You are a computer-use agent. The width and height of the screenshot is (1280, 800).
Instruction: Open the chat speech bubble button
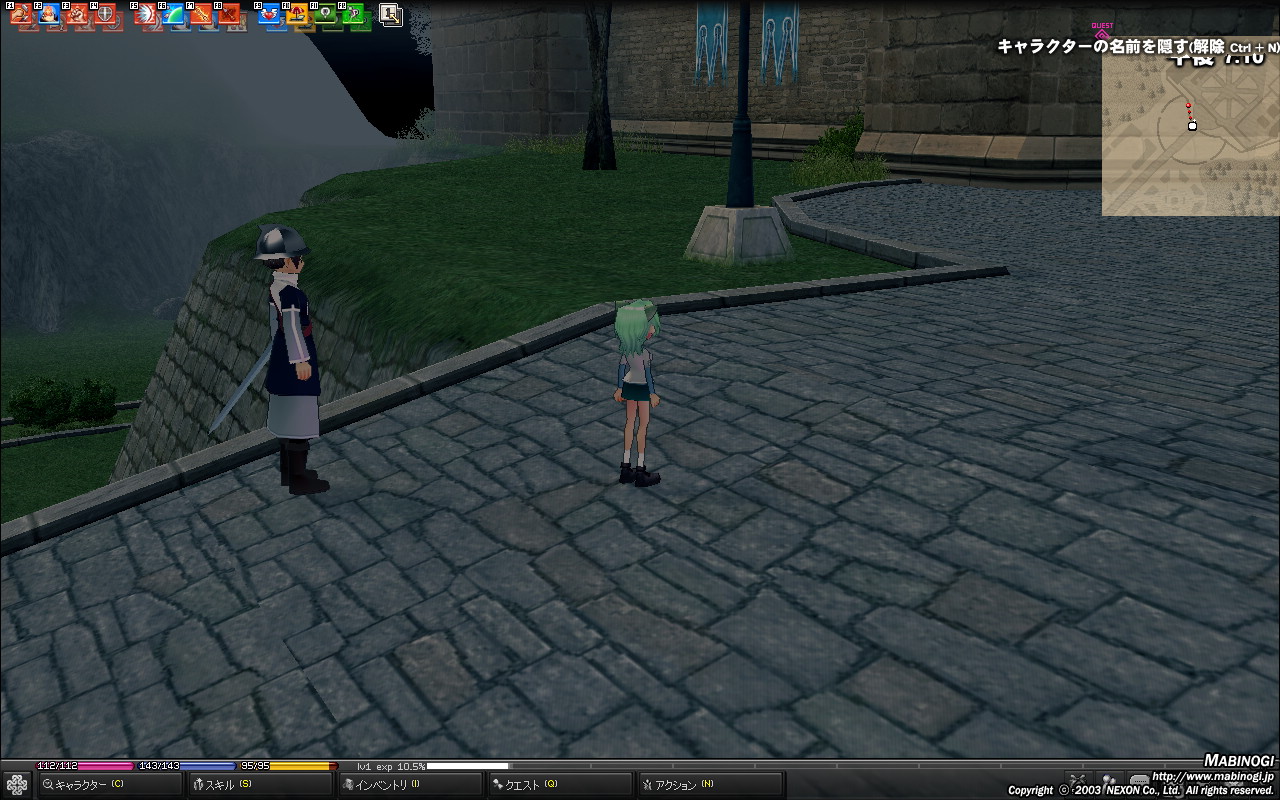(x=1139, y=781)
